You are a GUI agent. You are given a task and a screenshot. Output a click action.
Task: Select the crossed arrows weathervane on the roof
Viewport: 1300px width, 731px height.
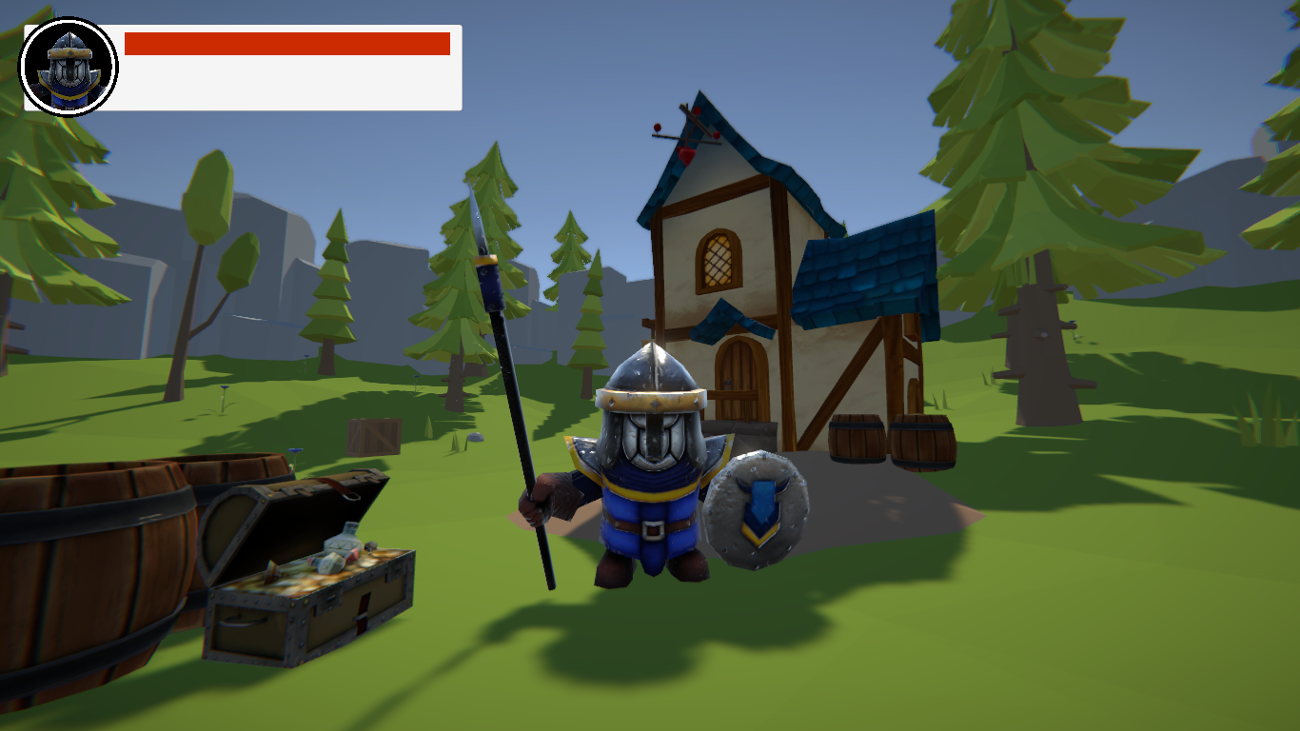pos(688,131)
